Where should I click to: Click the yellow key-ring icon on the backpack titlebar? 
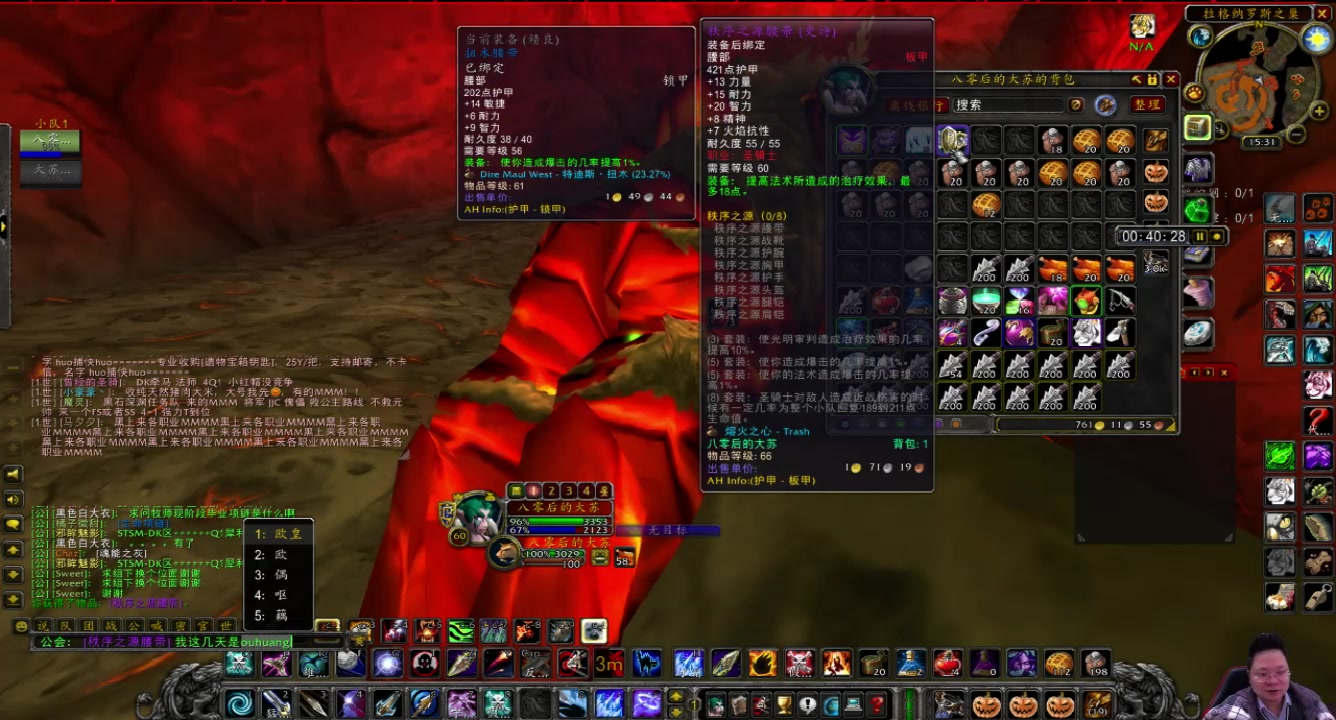[x=1152, y=80]
